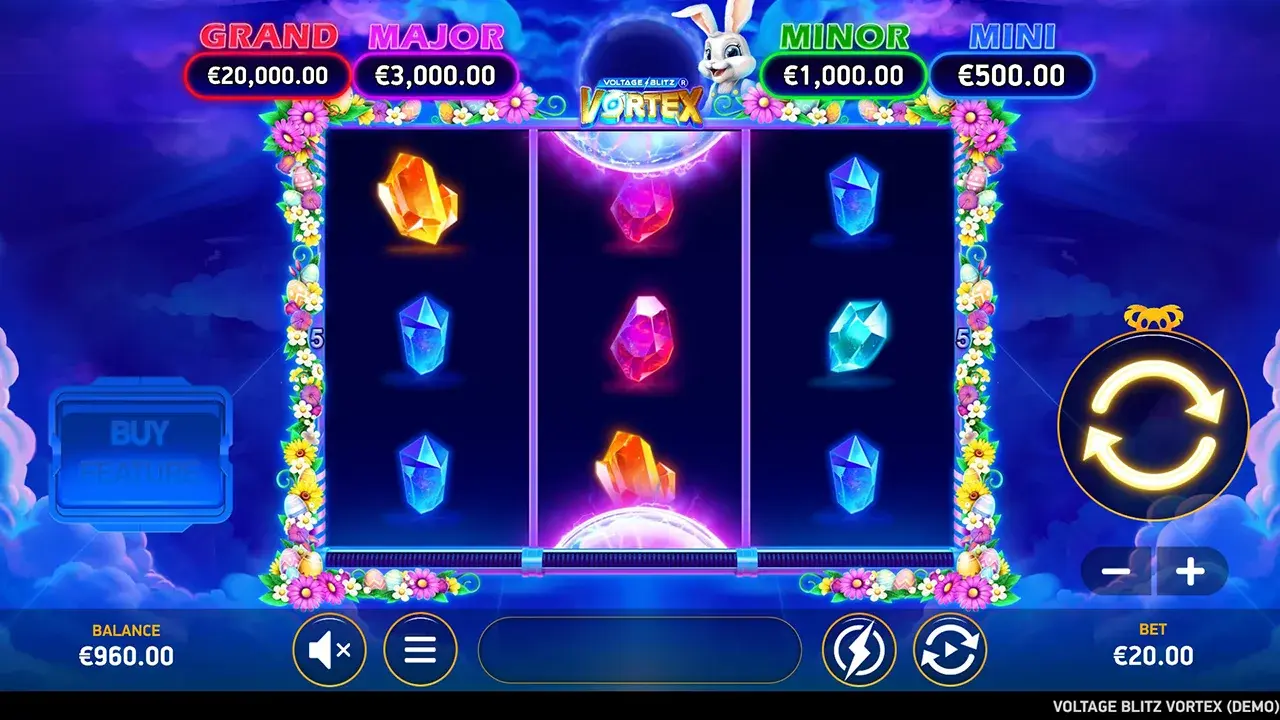Select the GRAND jackpot badge

(x=268, y=75)
